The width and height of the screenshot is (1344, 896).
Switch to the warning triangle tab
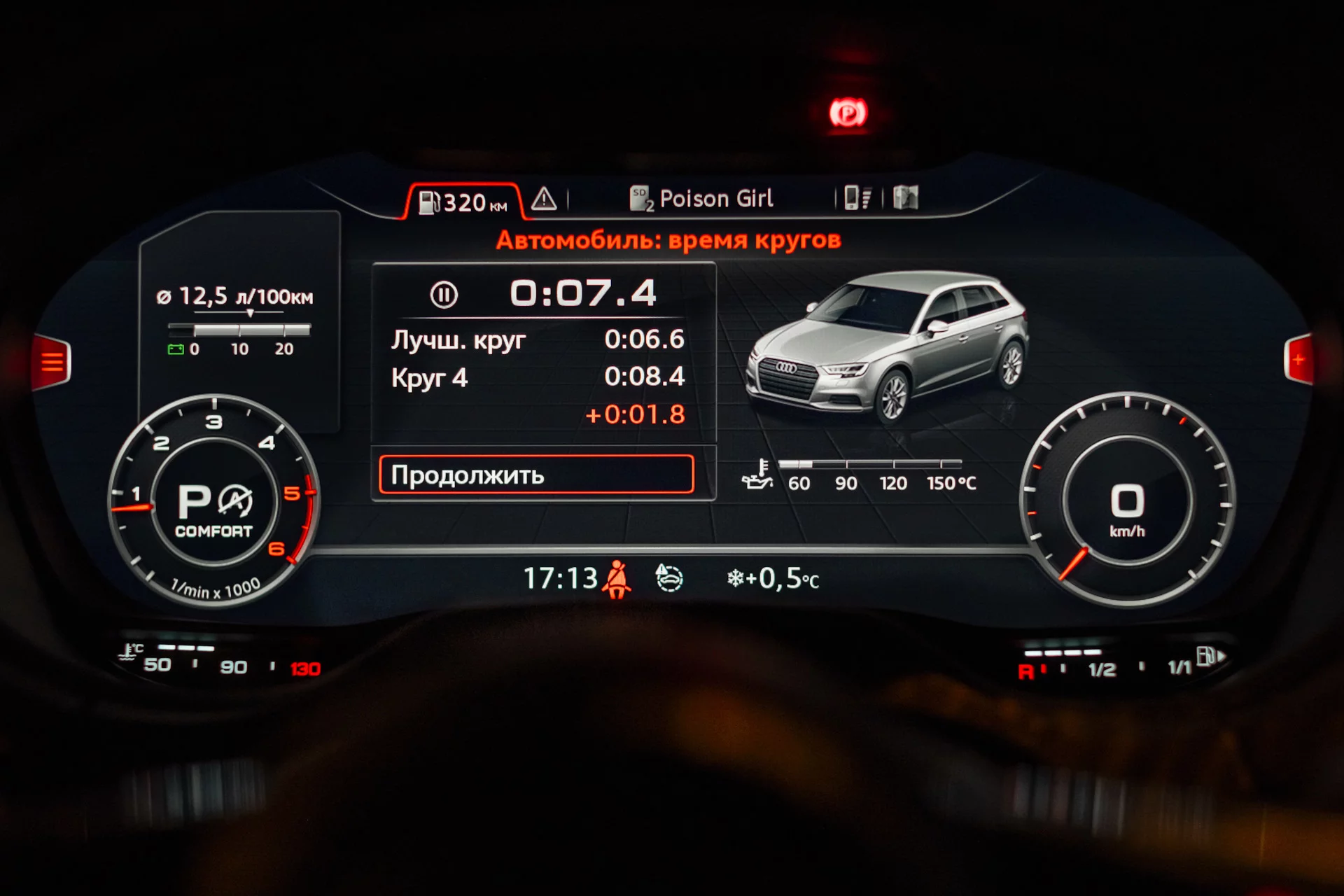point(544,199)
